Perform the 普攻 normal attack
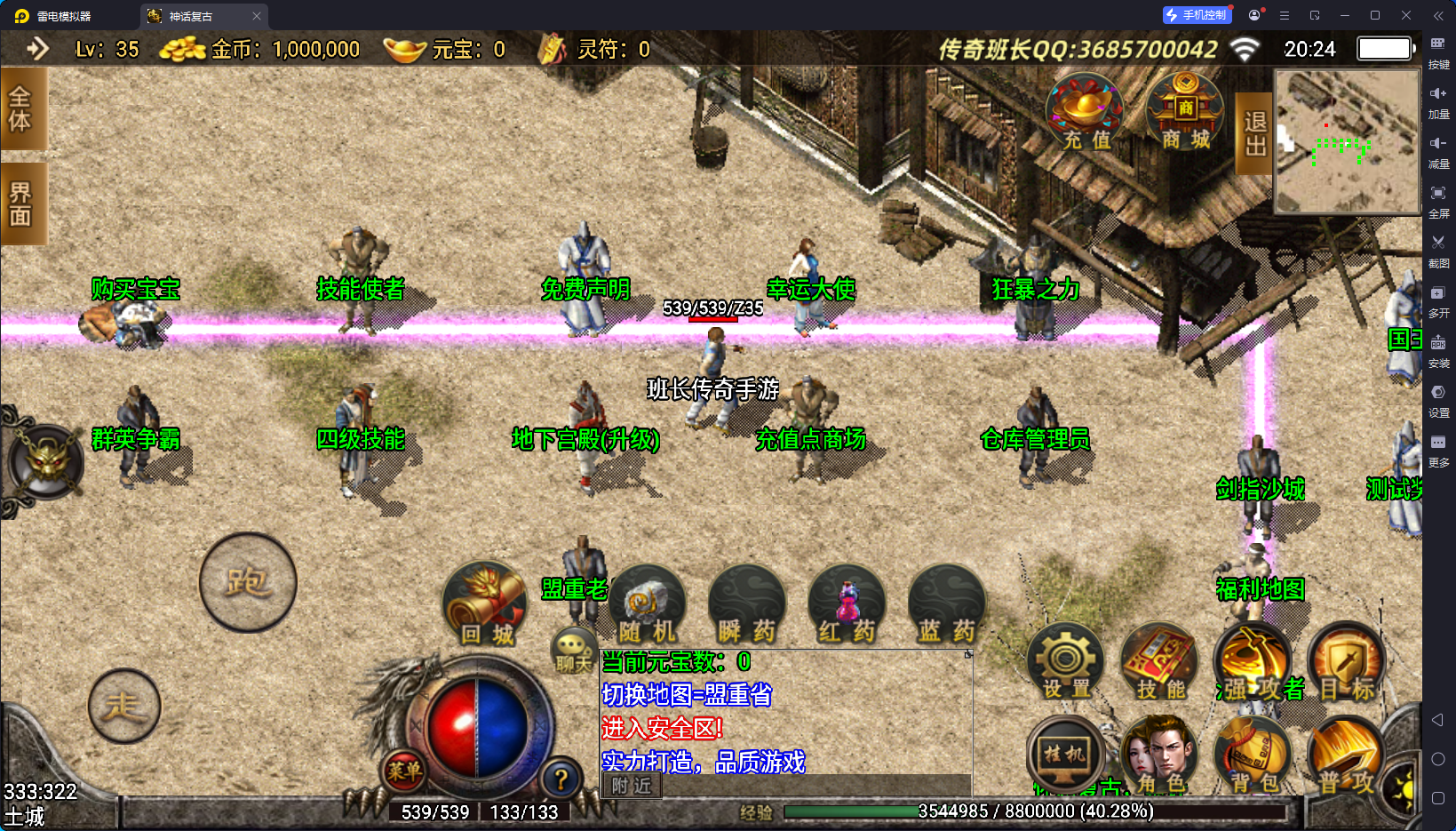 coord(1346,755)
